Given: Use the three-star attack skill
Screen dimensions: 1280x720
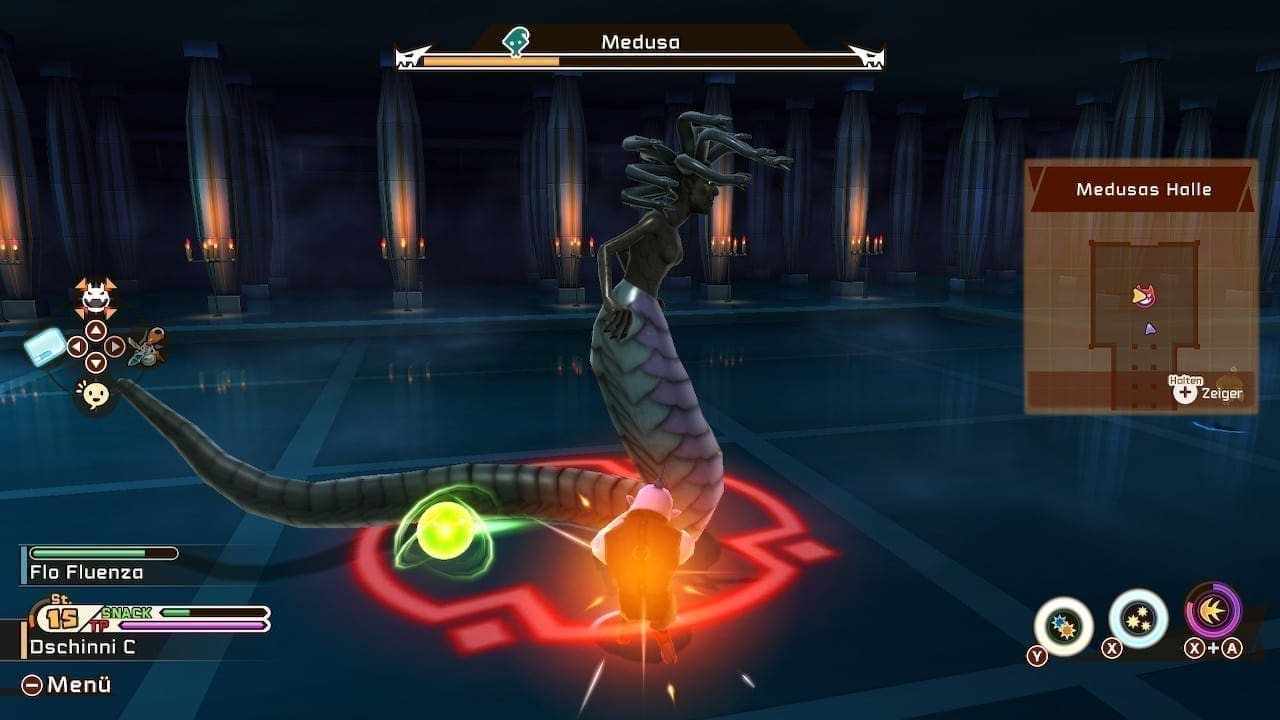Looking at the screenshot, I should (x=1138, y=618).
